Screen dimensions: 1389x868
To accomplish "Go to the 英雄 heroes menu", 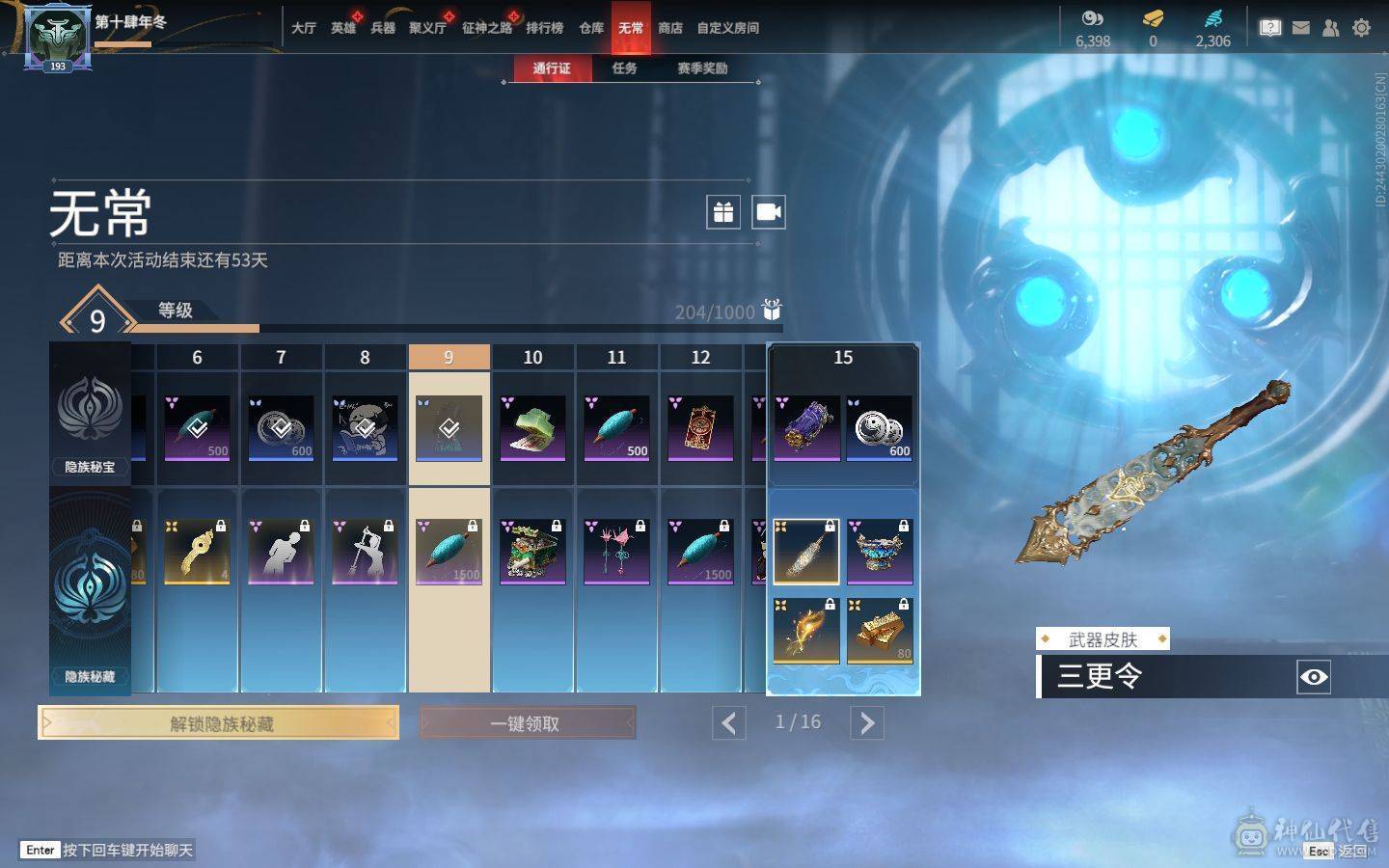I will click(343, 28).
